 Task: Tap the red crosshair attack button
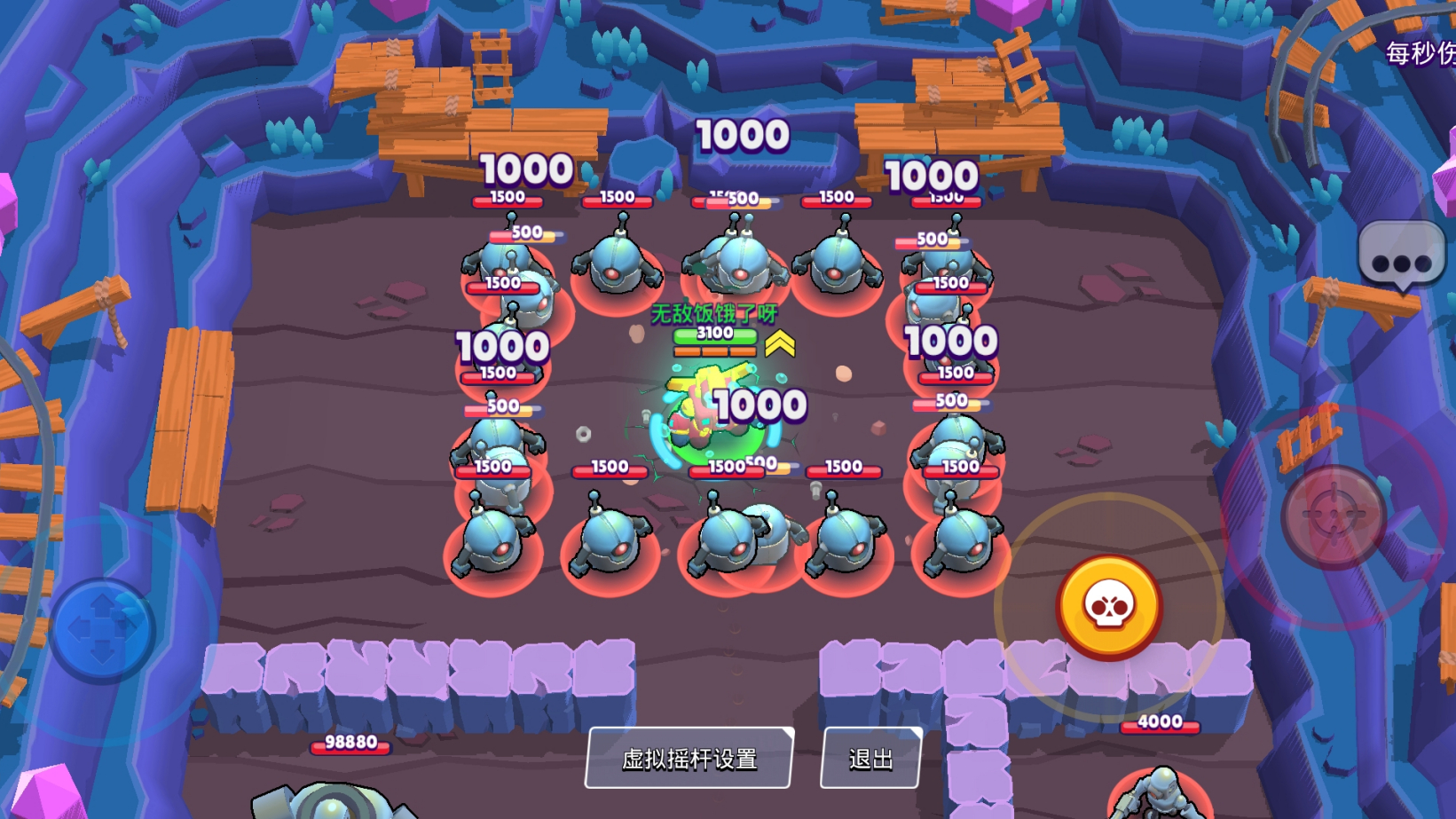(1333, 516)
